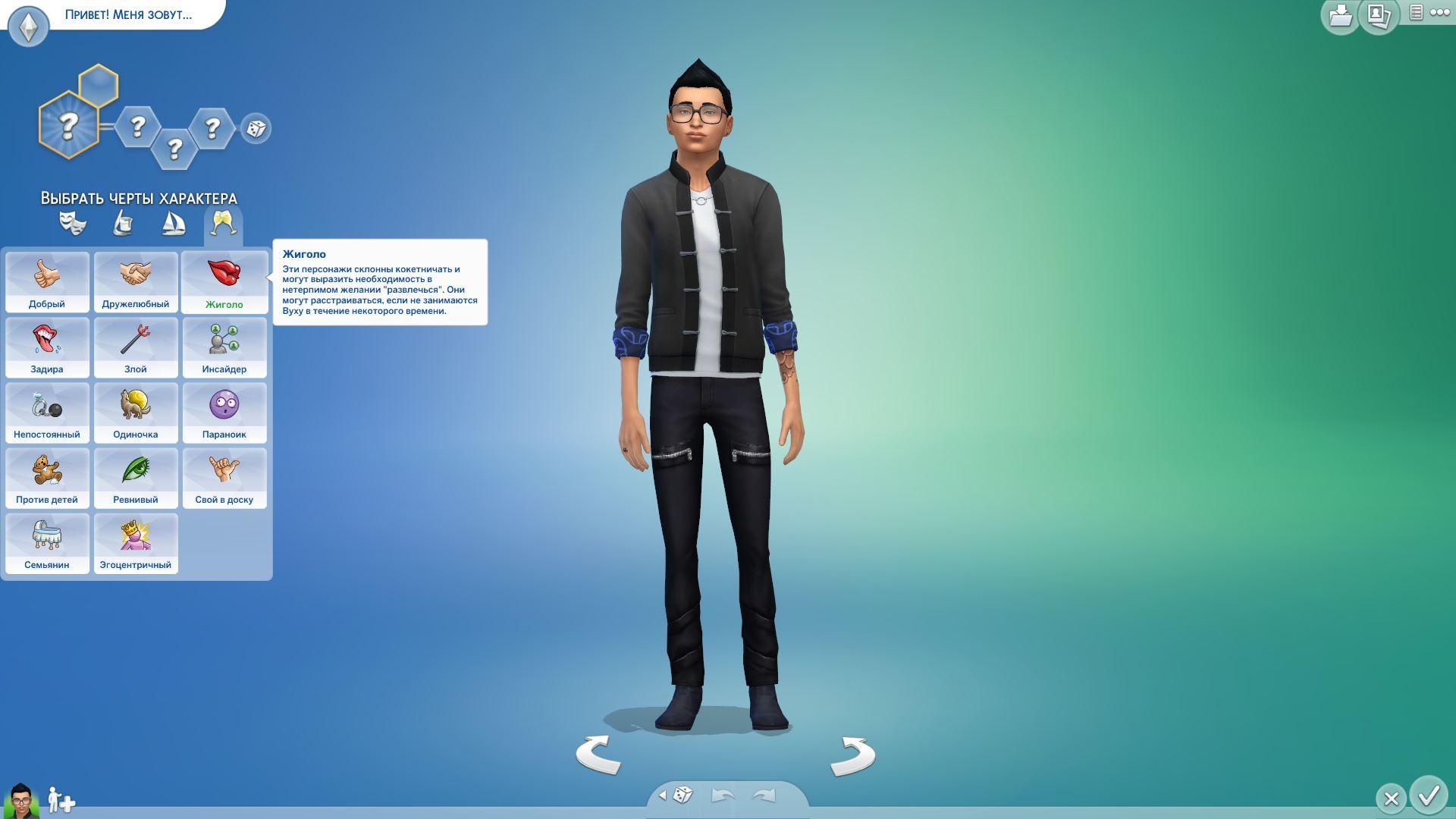This screenshot has width=1456, height=819.
Task: Select the Добрый trait
Action: (x=47, y=282)
